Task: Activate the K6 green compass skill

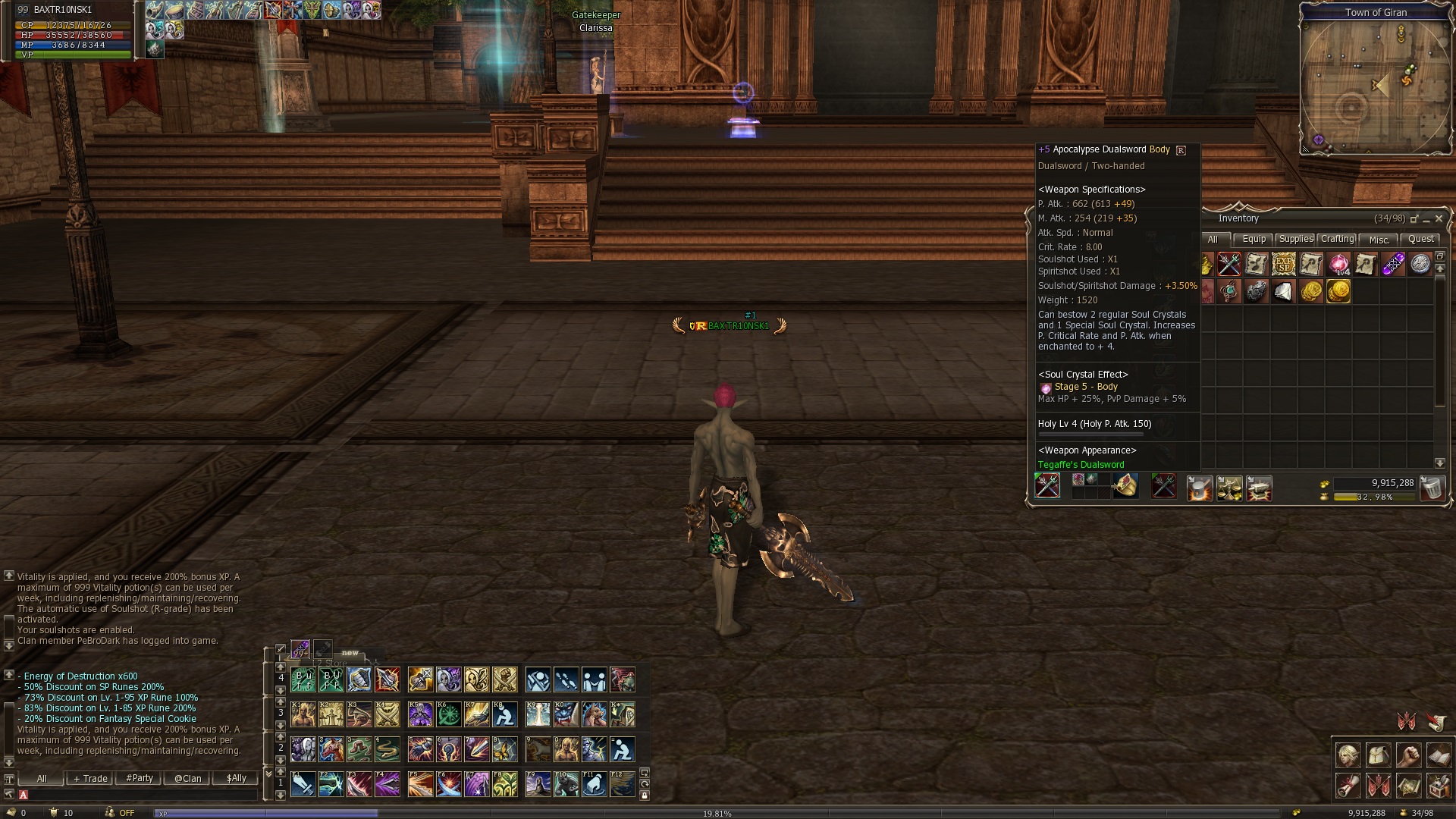Action: 448,714
